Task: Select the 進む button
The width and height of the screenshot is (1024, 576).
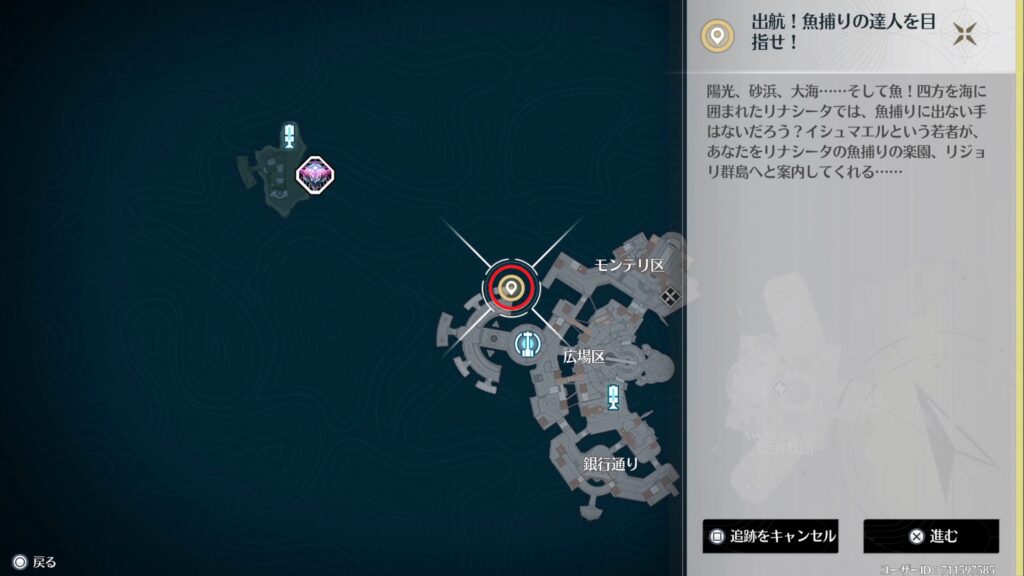Action: (x=931, y=536)
